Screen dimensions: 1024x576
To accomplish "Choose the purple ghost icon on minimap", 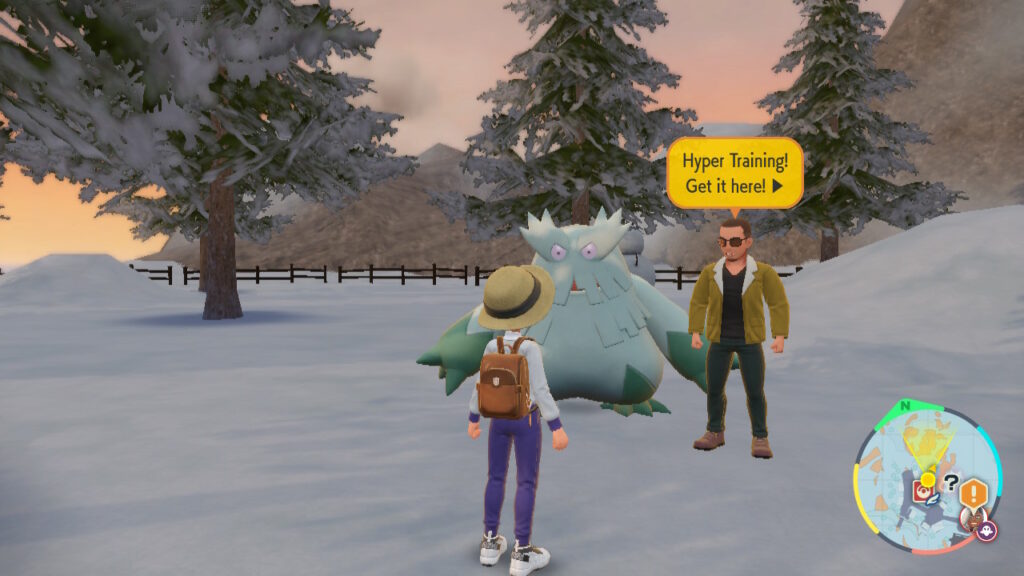I will click(986, 531).
